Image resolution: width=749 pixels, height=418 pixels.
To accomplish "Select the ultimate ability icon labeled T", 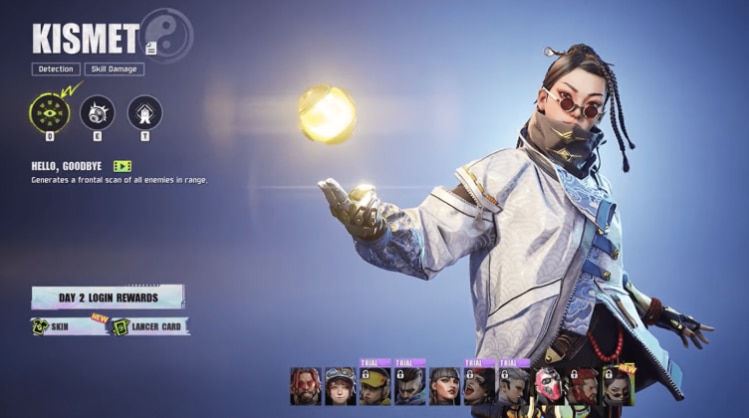I will [x=145, y=111].
